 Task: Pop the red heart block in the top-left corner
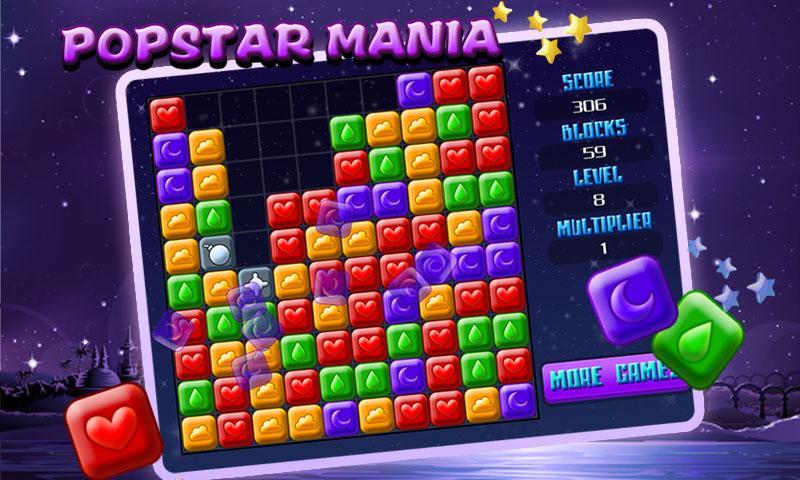pos(167,114)
